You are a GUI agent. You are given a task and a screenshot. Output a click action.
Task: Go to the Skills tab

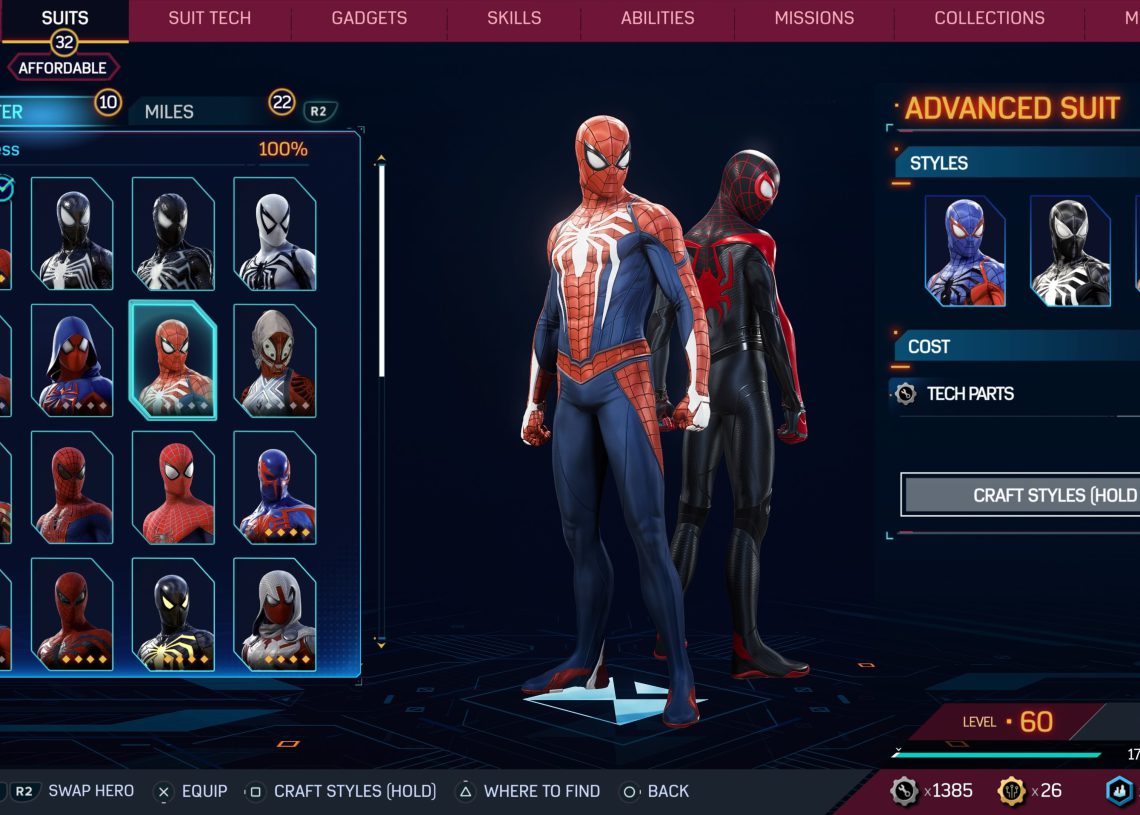point(514,18)
